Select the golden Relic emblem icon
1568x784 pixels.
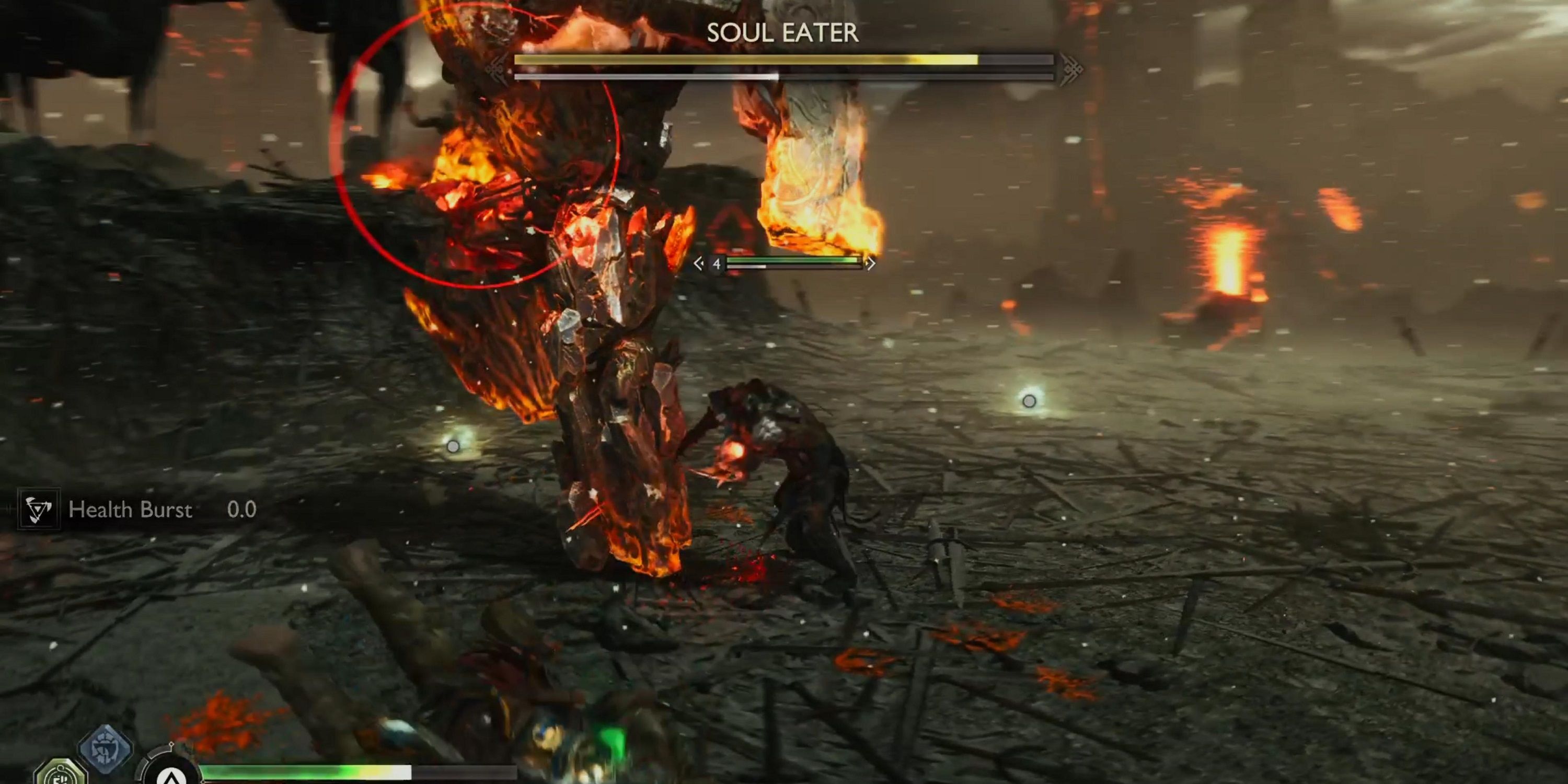[x=60, y=777]
